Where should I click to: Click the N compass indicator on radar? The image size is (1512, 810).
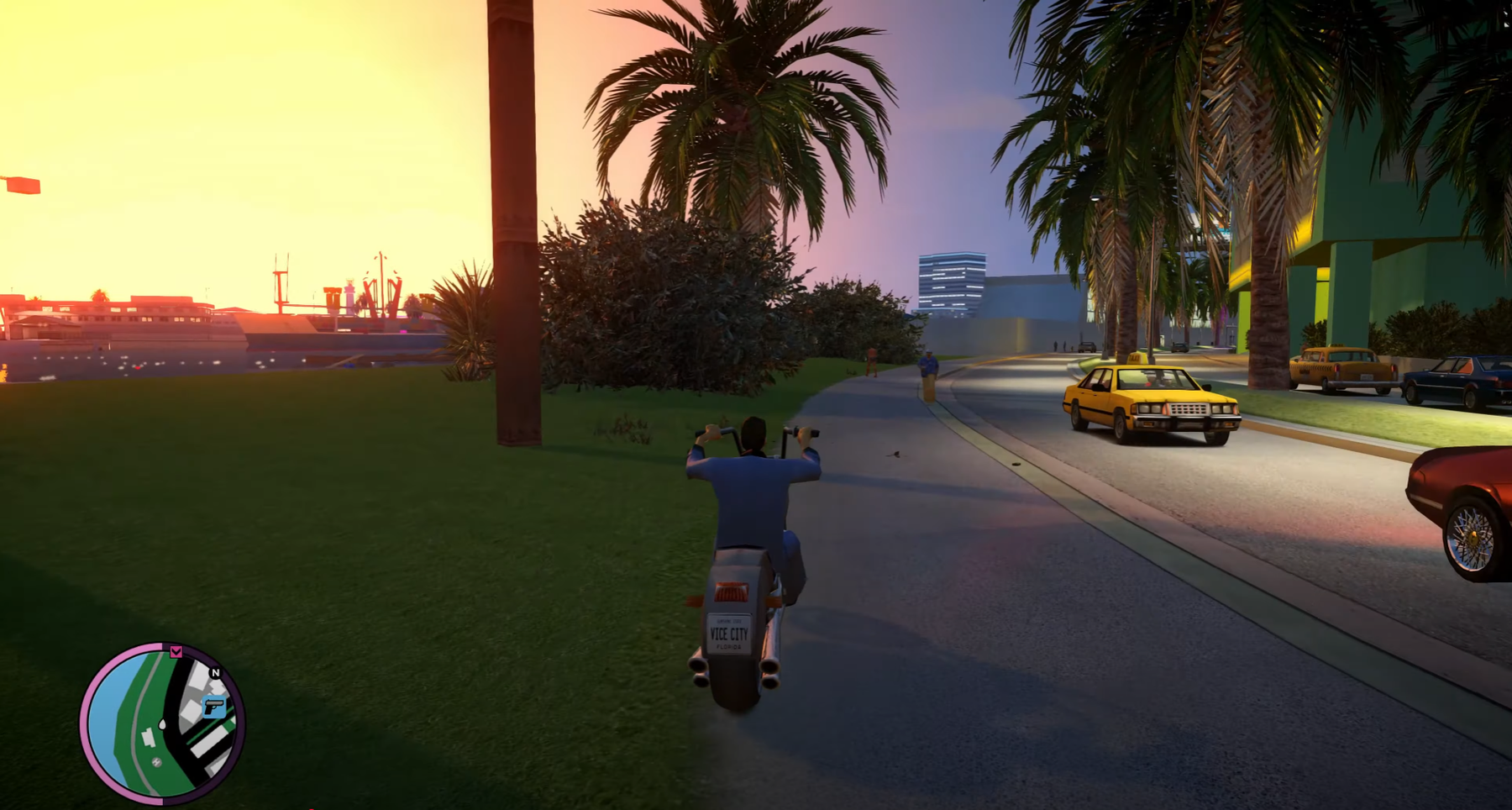(x=215, y=673)
